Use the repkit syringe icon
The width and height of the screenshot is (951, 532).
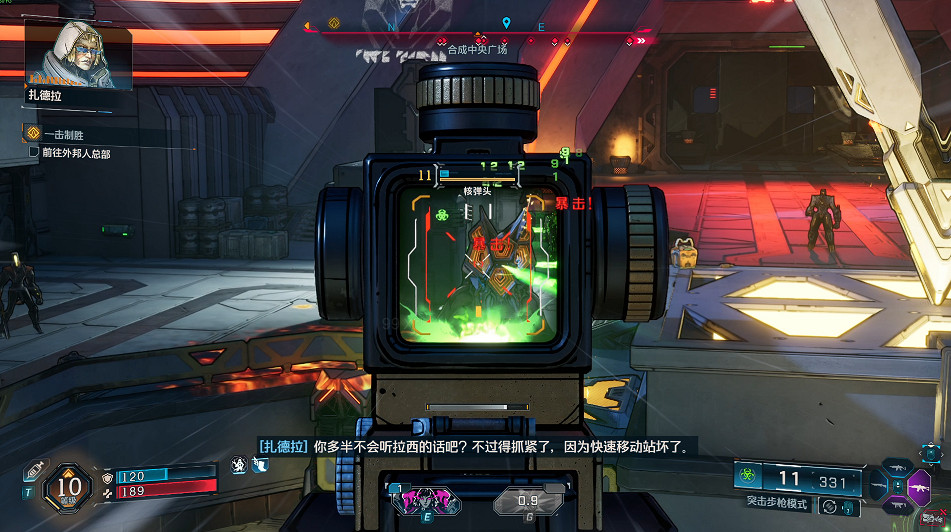tap(36, 468)
